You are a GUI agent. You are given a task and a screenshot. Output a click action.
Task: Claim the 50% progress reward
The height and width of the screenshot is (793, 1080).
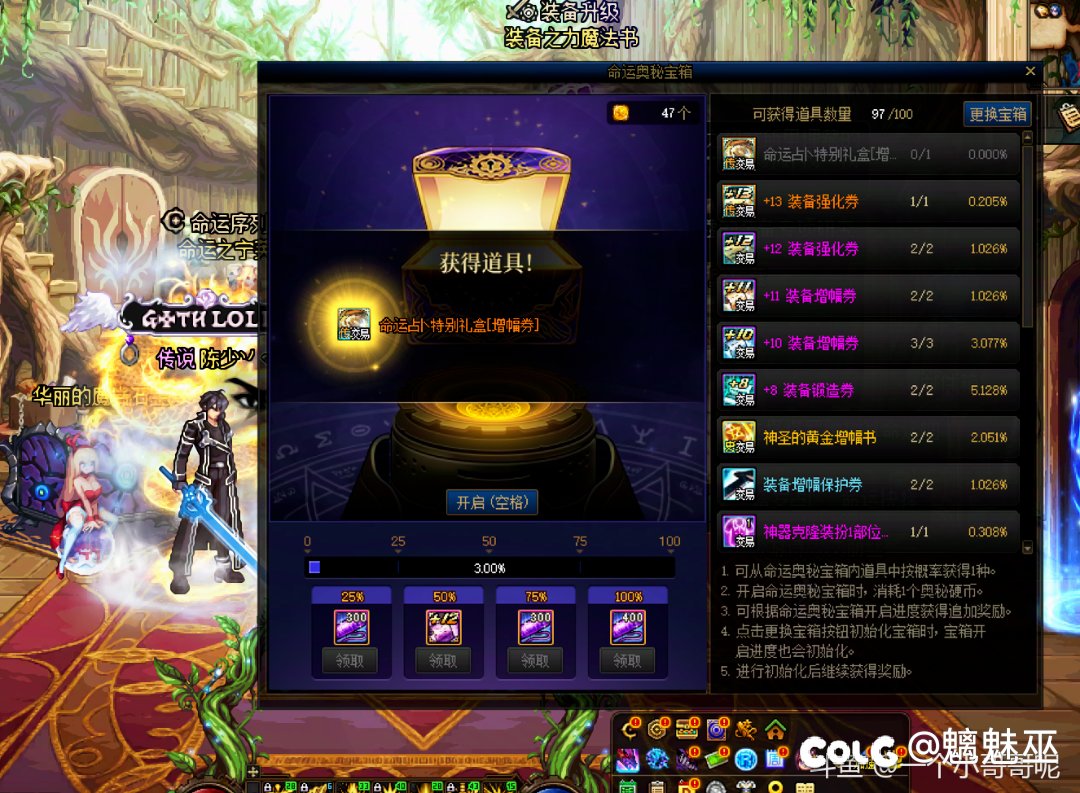[x=443, y=660]
